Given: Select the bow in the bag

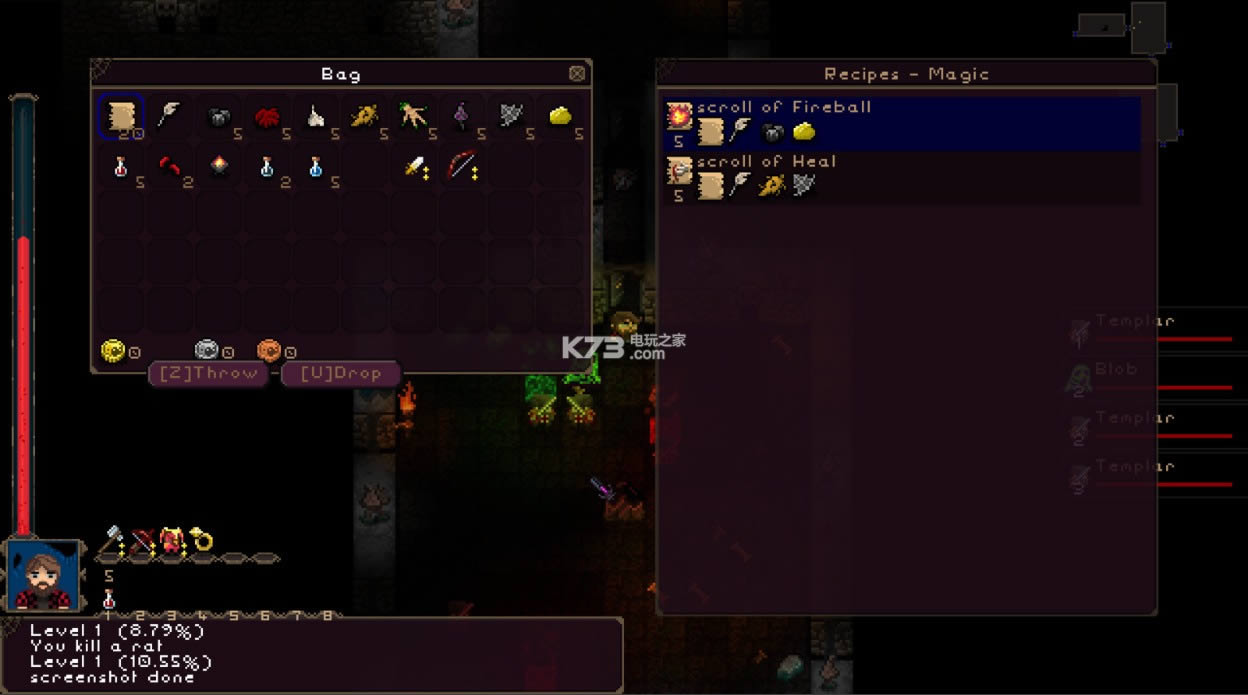Looking at the screenshot, I should click(x=462, y=165).
